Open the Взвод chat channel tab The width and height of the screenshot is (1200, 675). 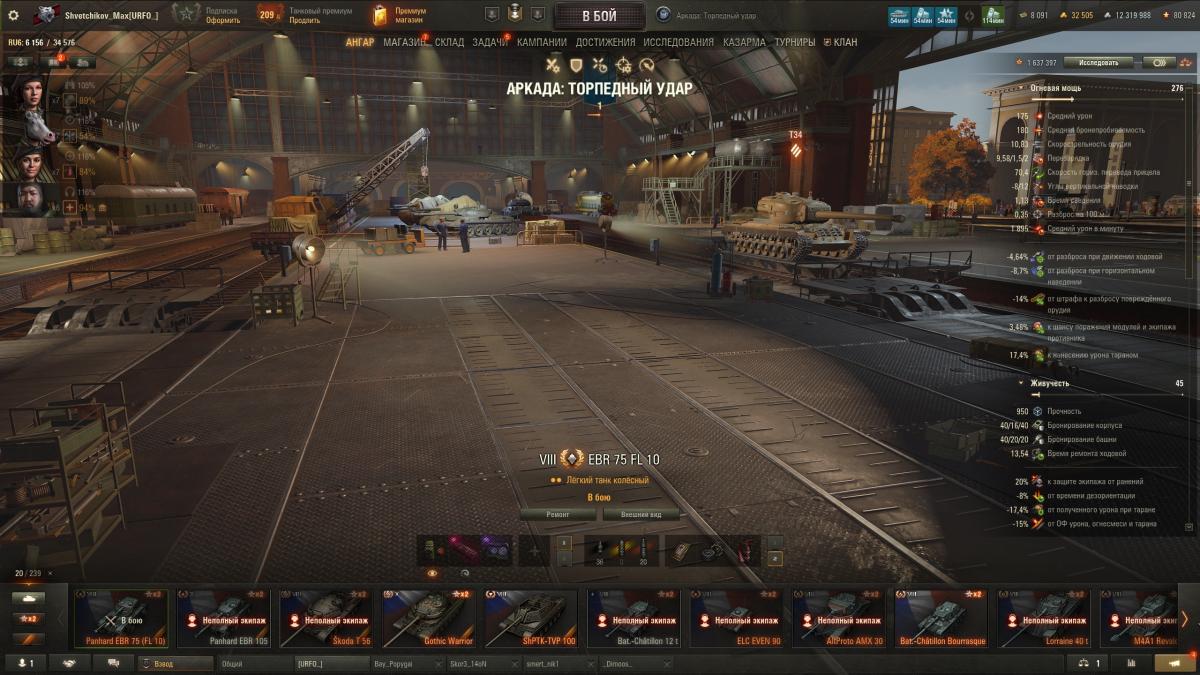pyautogui.click(x=176, y=663)
